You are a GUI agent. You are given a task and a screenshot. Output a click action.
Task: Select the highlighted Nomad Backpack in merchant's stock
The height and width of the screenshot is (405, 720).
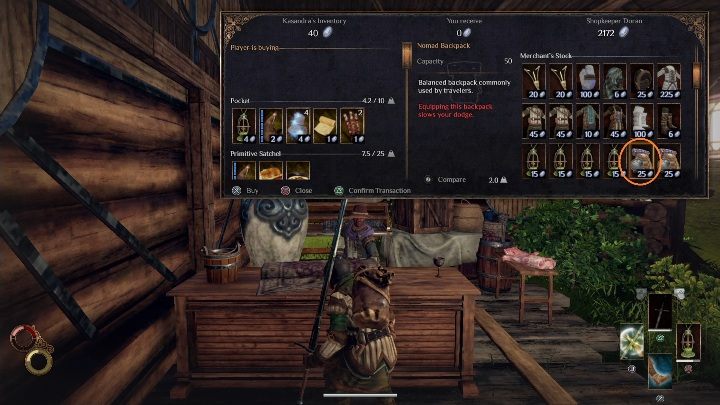point(641,158)
